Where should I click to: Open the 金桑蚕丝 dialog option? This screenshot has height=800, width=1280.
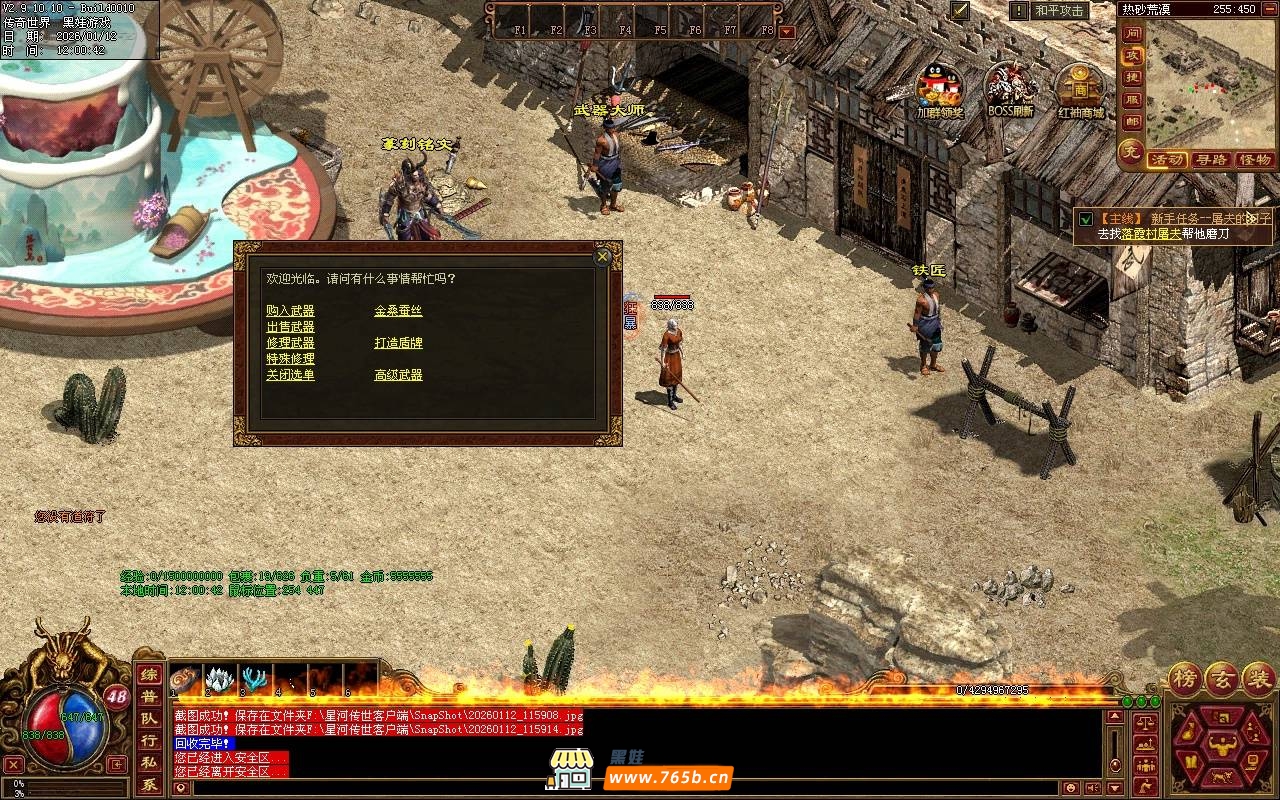tap(398, 311)
